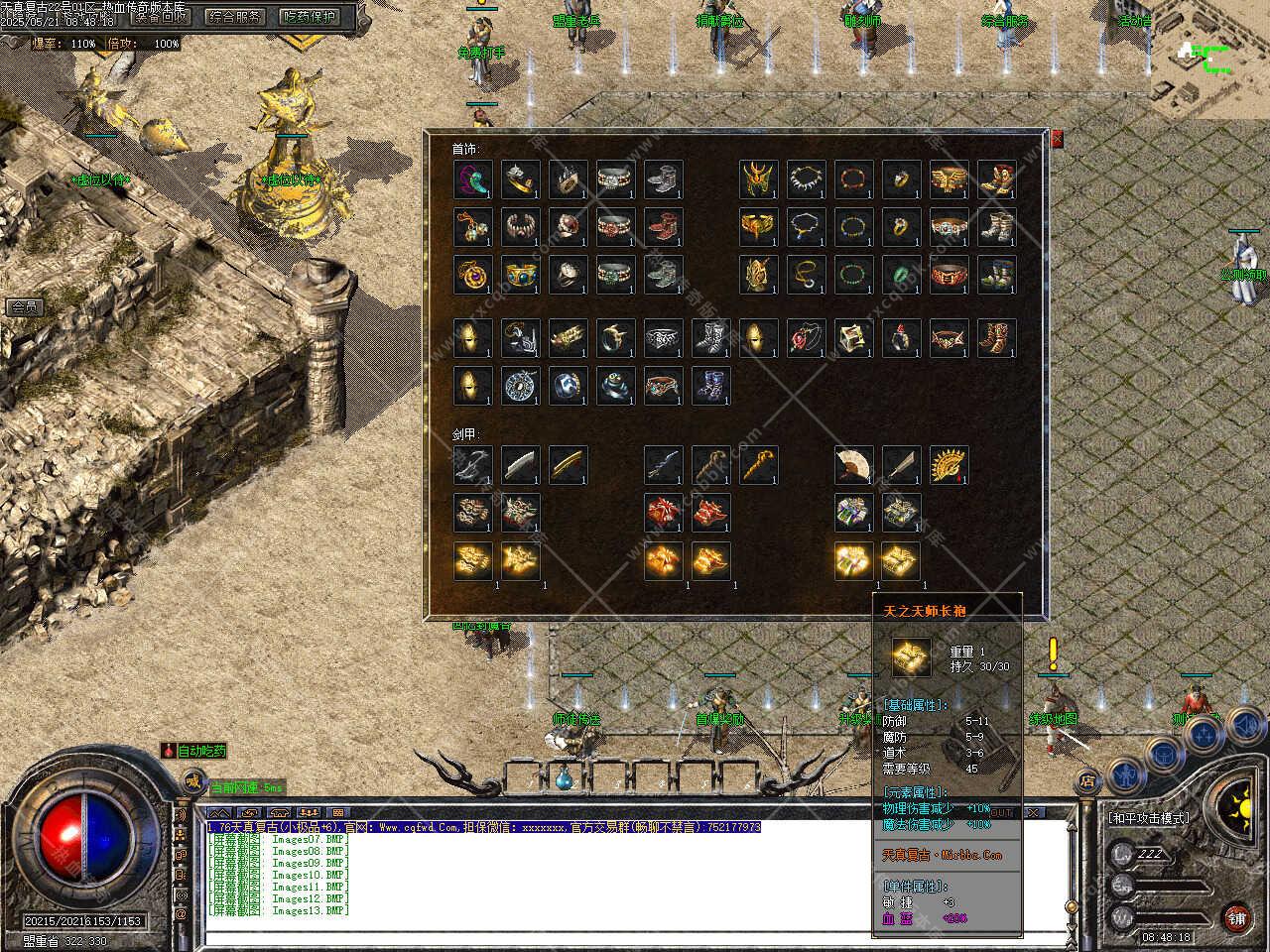Select the first golden armor in bottom row
This screenshot has height=952, width=1270.
click(x=472, y=560)
